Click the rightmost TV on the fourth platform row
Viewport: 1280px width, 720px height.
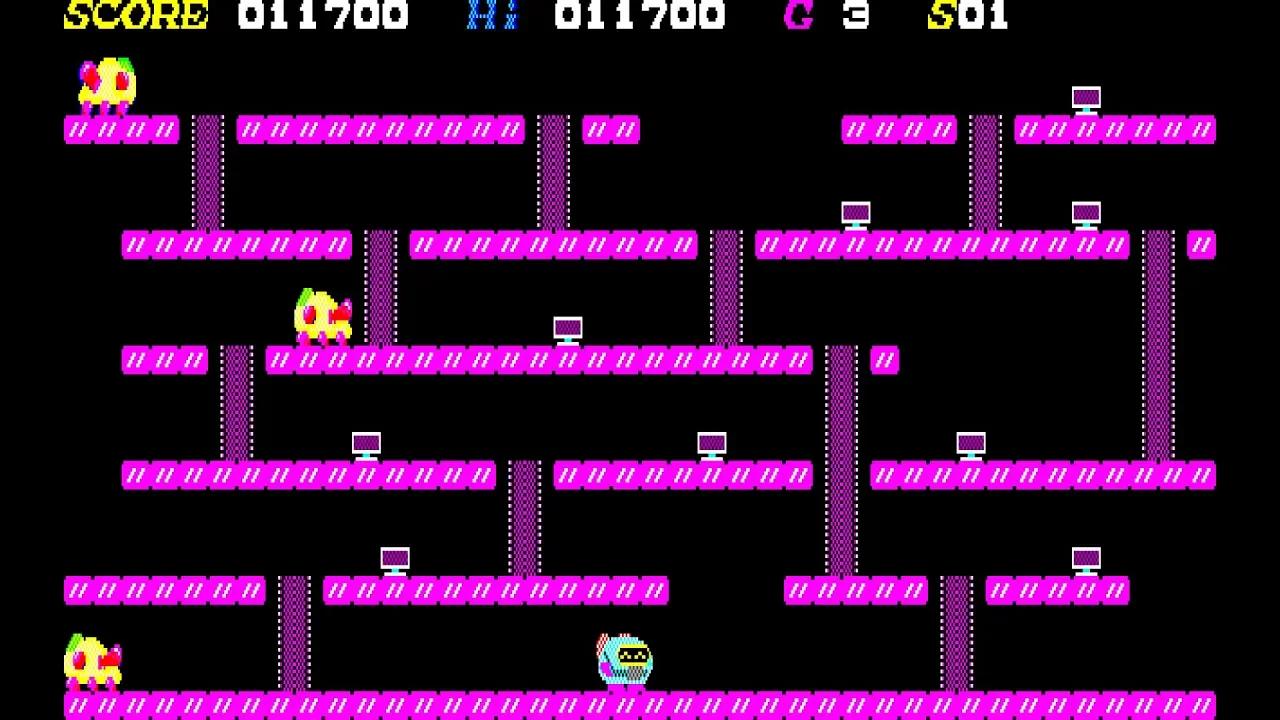[x=971, y=442]
